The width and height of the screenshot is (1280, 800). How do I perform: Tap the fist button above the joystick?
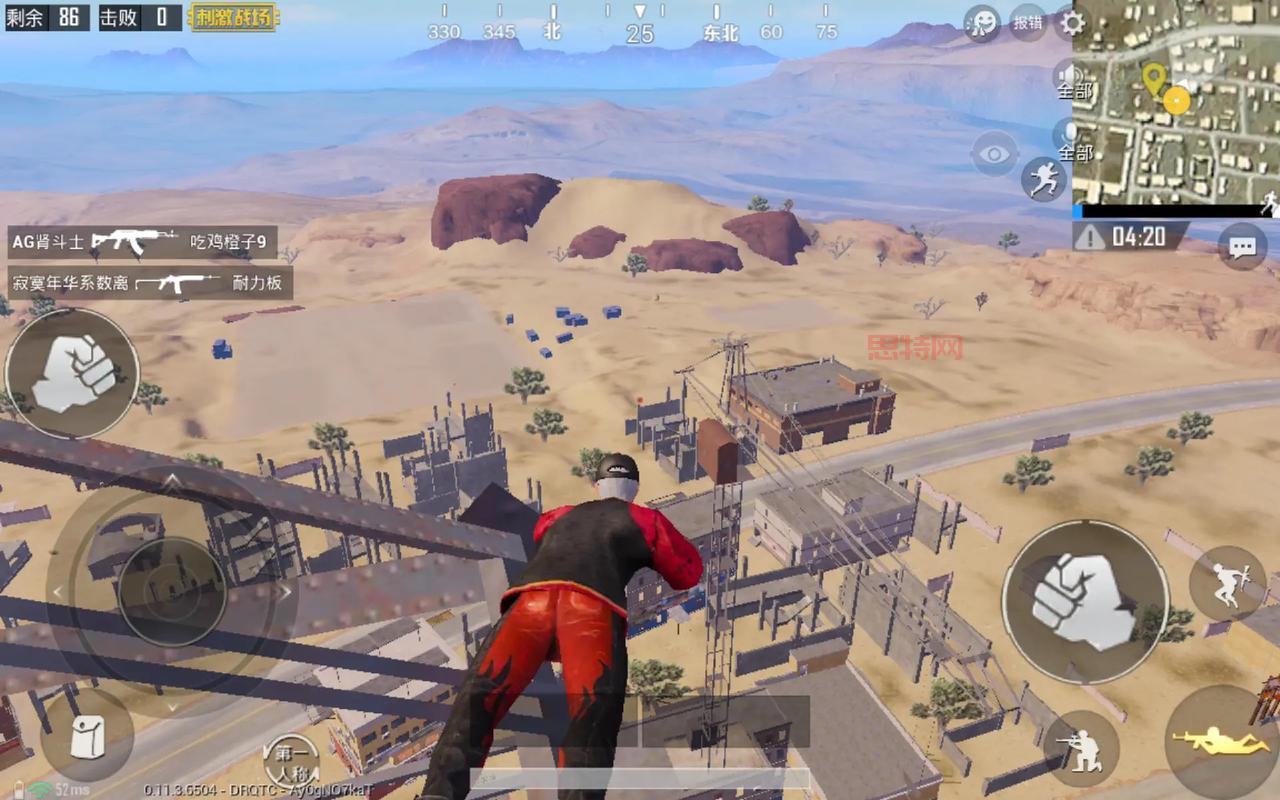[x=72, y=373]
